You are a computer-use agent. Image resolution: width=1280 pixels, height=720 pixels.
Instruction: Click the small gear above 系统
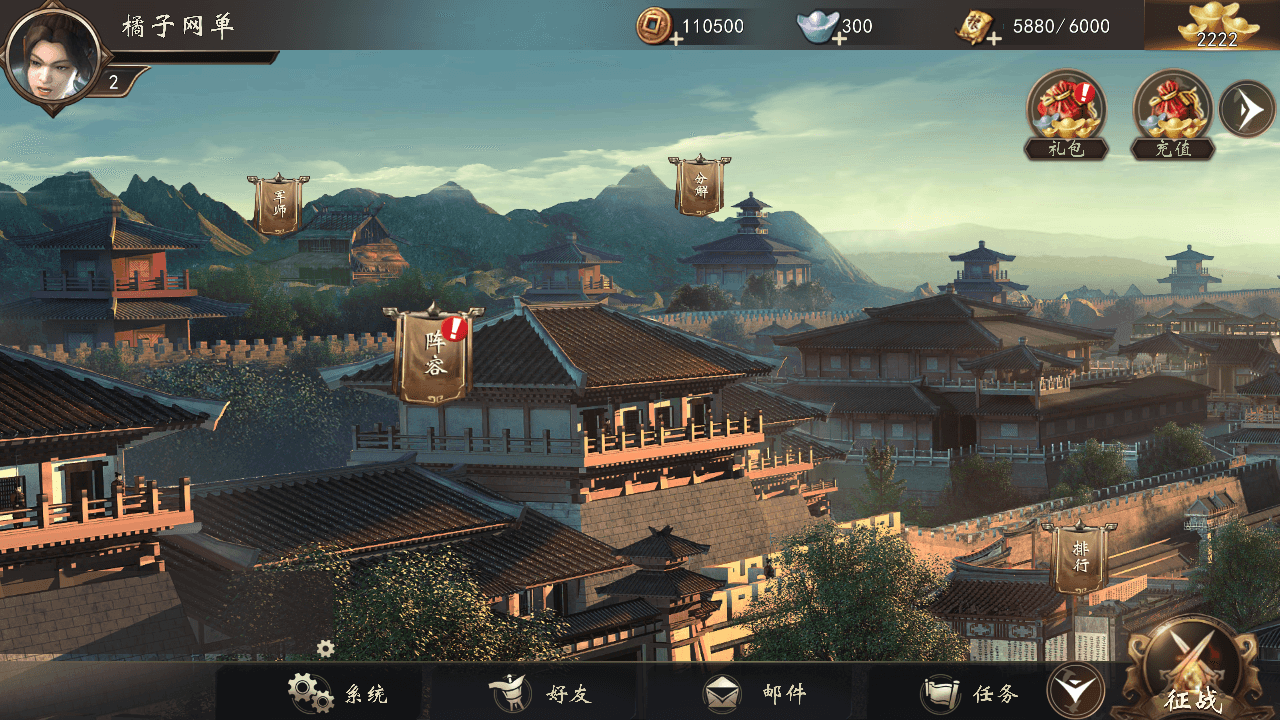(x=326, y=648)
